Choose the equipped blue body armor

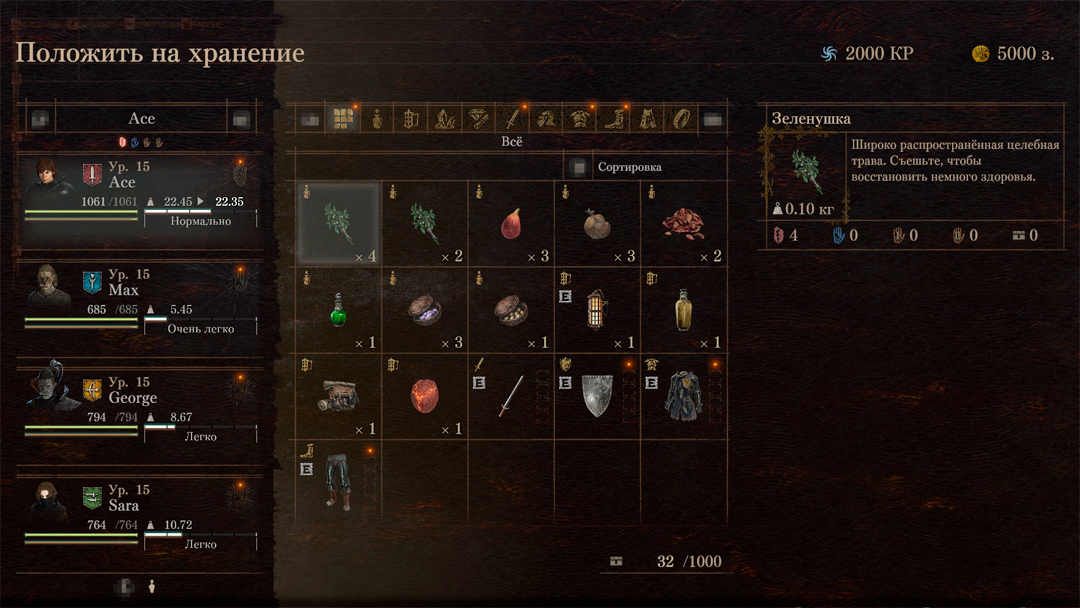point(684,396)
